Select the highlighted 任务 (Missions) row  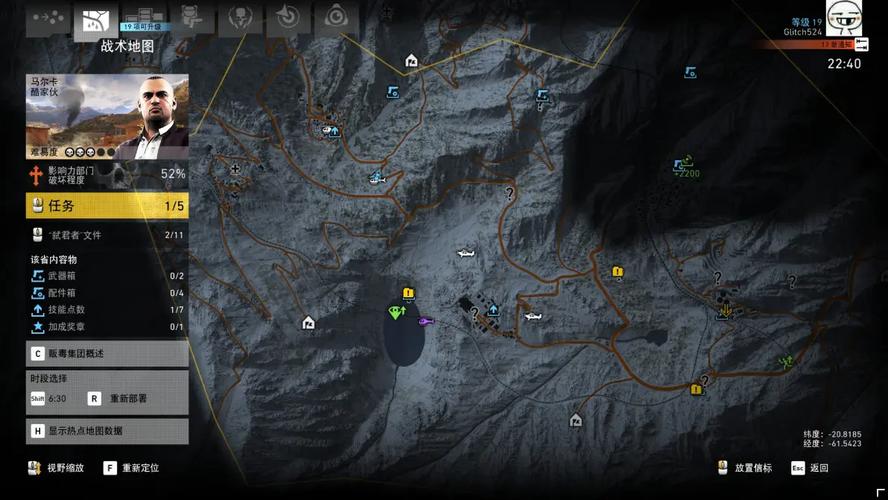107,206
